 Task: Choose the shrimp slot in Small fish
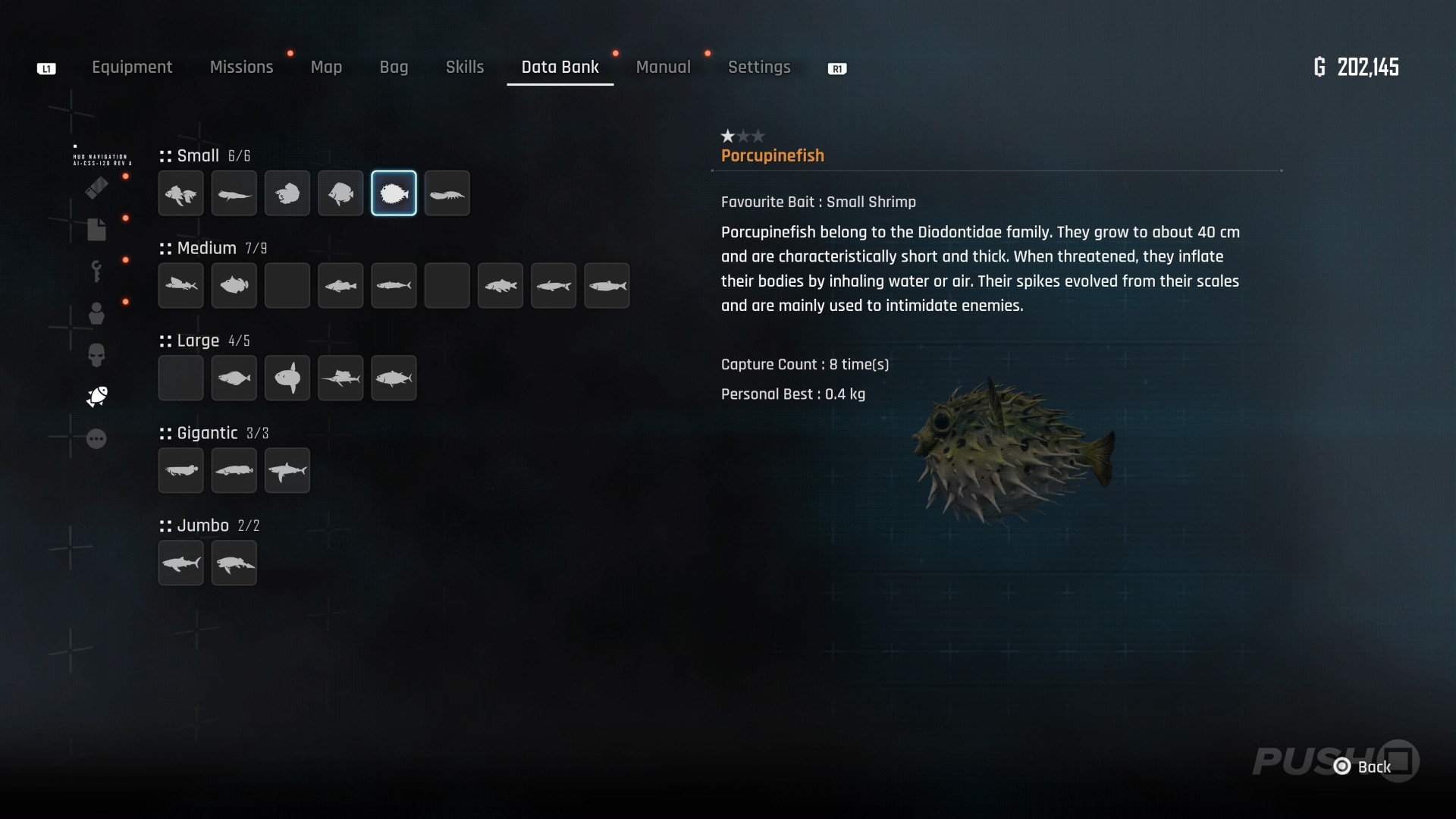coord(447,193)
